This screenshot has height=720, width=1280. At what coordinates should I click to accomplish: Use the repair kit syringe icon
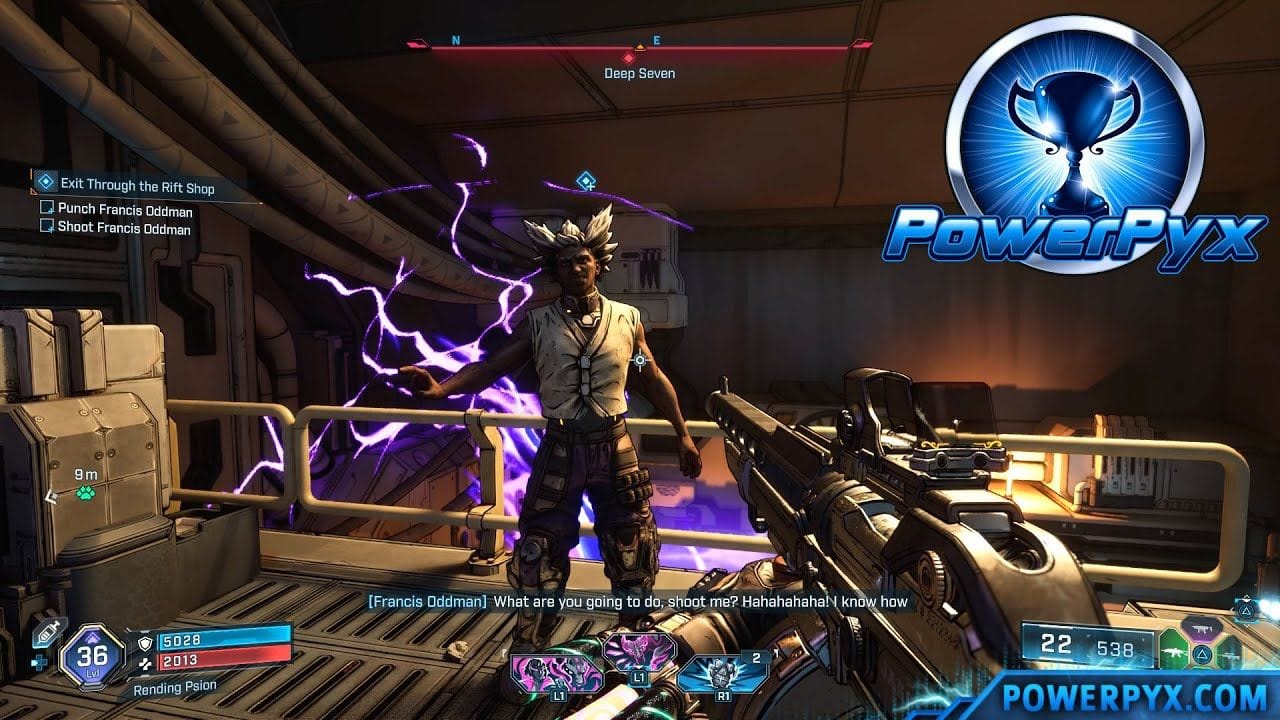coord(49,631)
